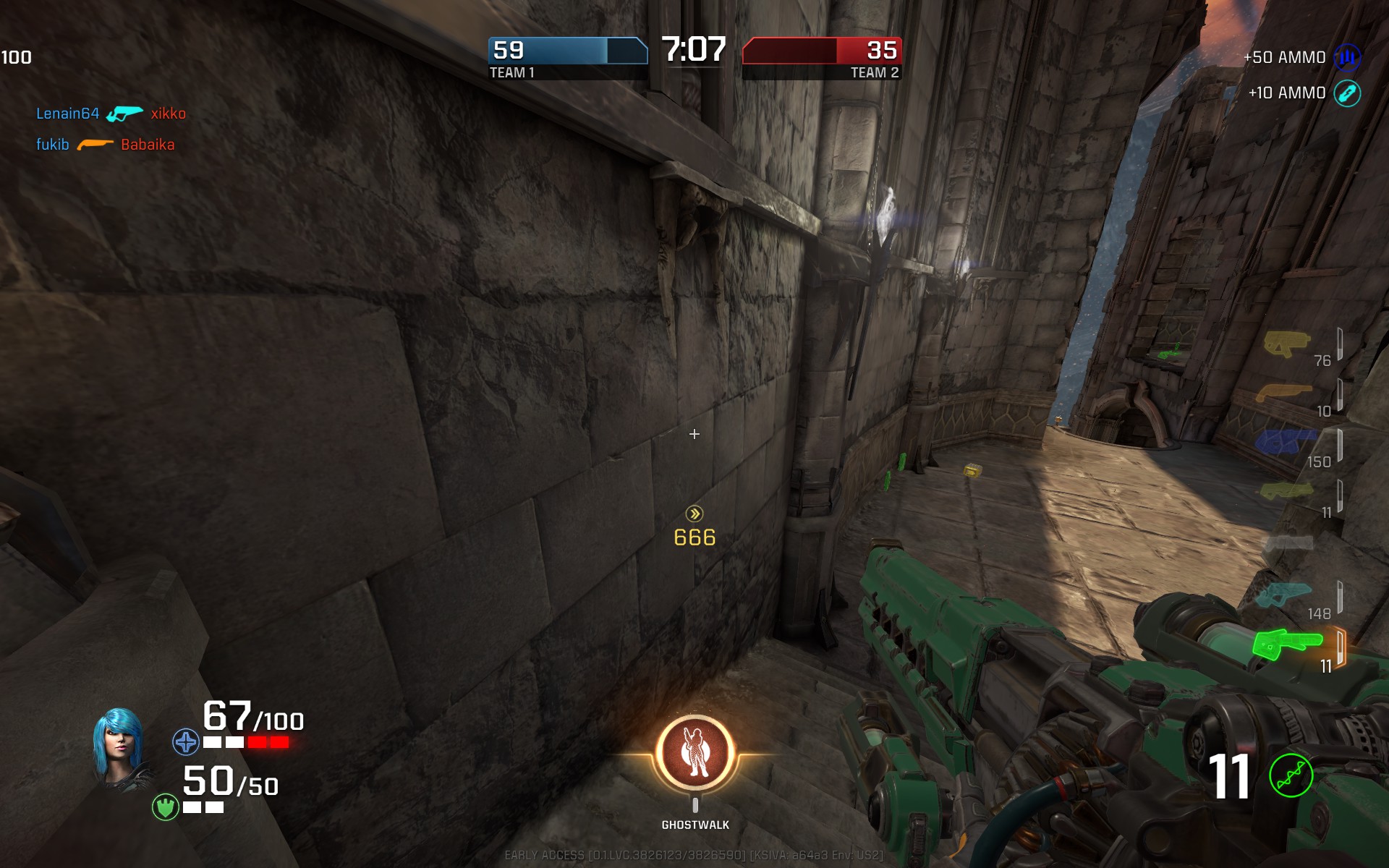Image resolution: width=1389 pixels, height=868 pixels.
Task: Select the yellow machinegun with 76 ammo
Action: (x=1287, y=344)
